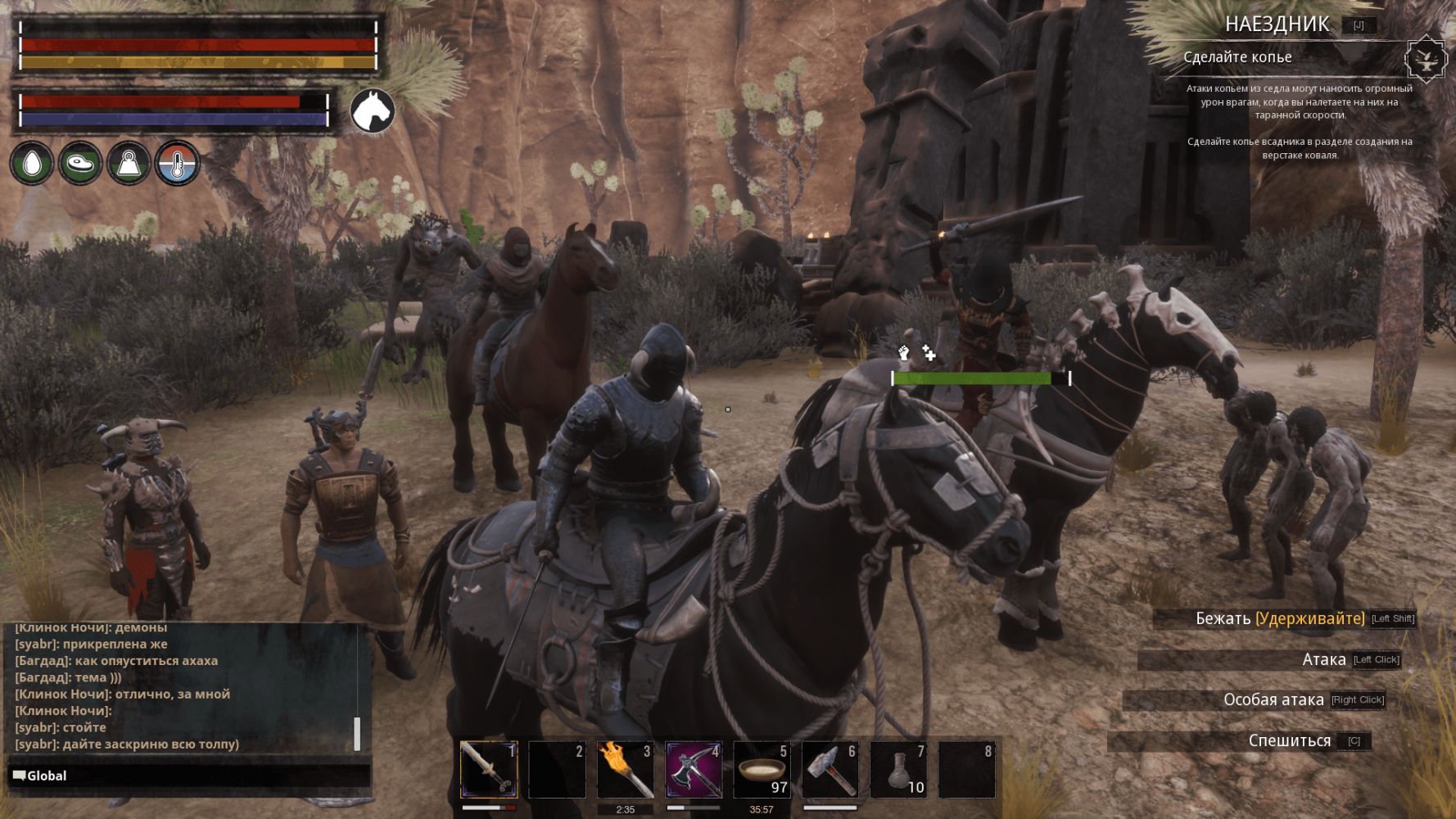Choose the purple-backed pick-axe hotbar slot

[693, 769]
